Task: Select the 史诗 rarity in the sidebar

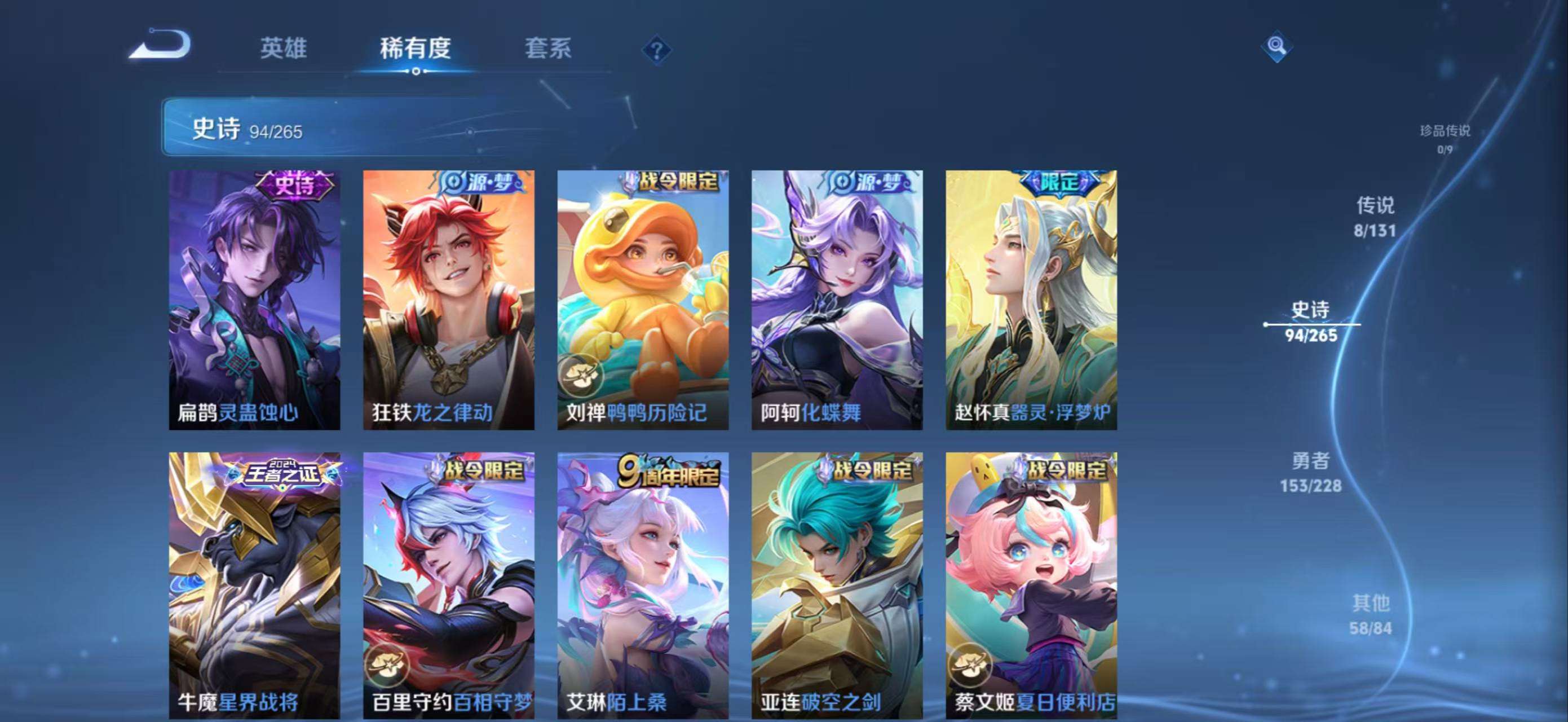Action: point(1311,322)
